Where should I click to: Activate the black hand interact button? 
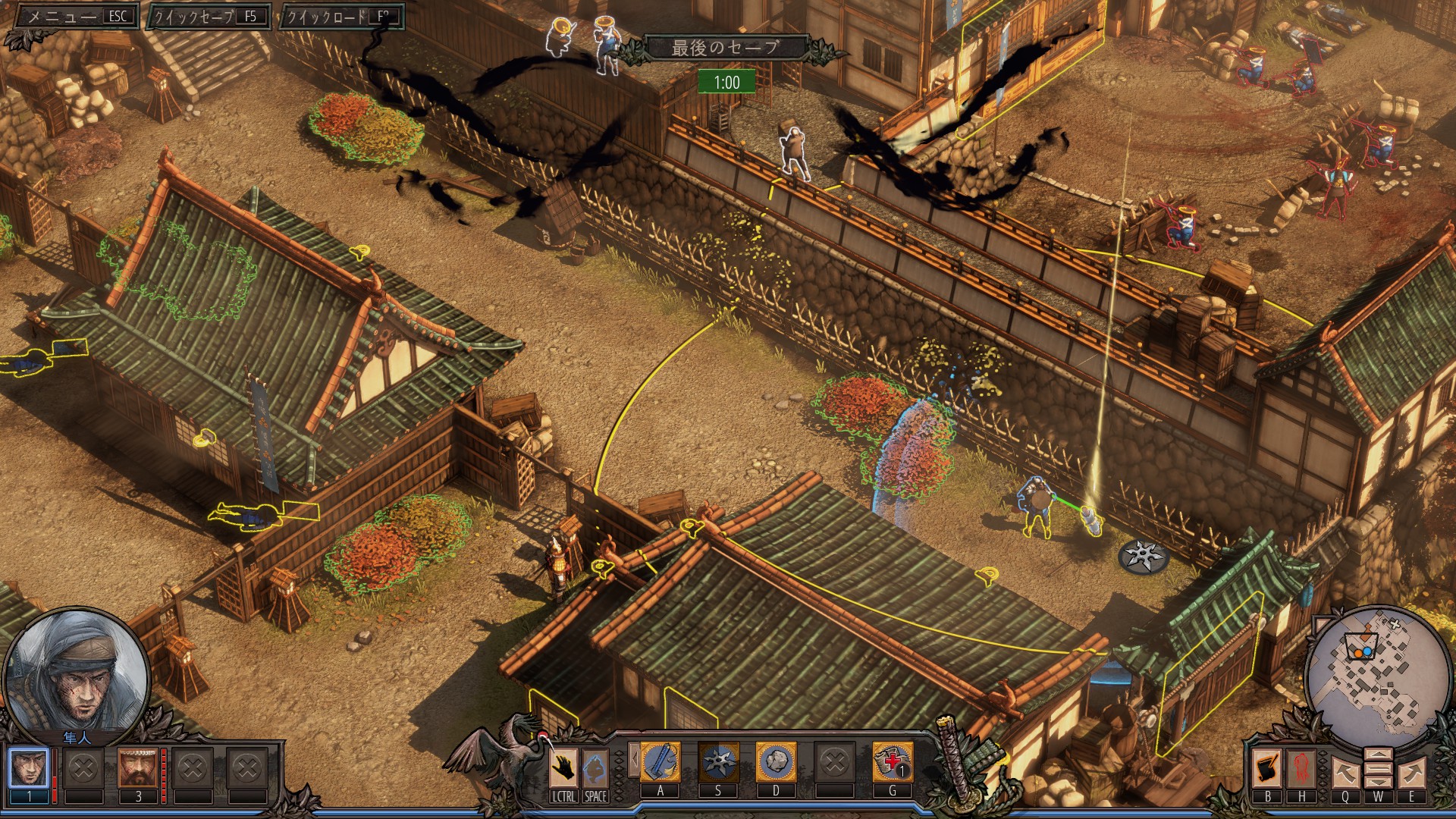tap(563, 767)
